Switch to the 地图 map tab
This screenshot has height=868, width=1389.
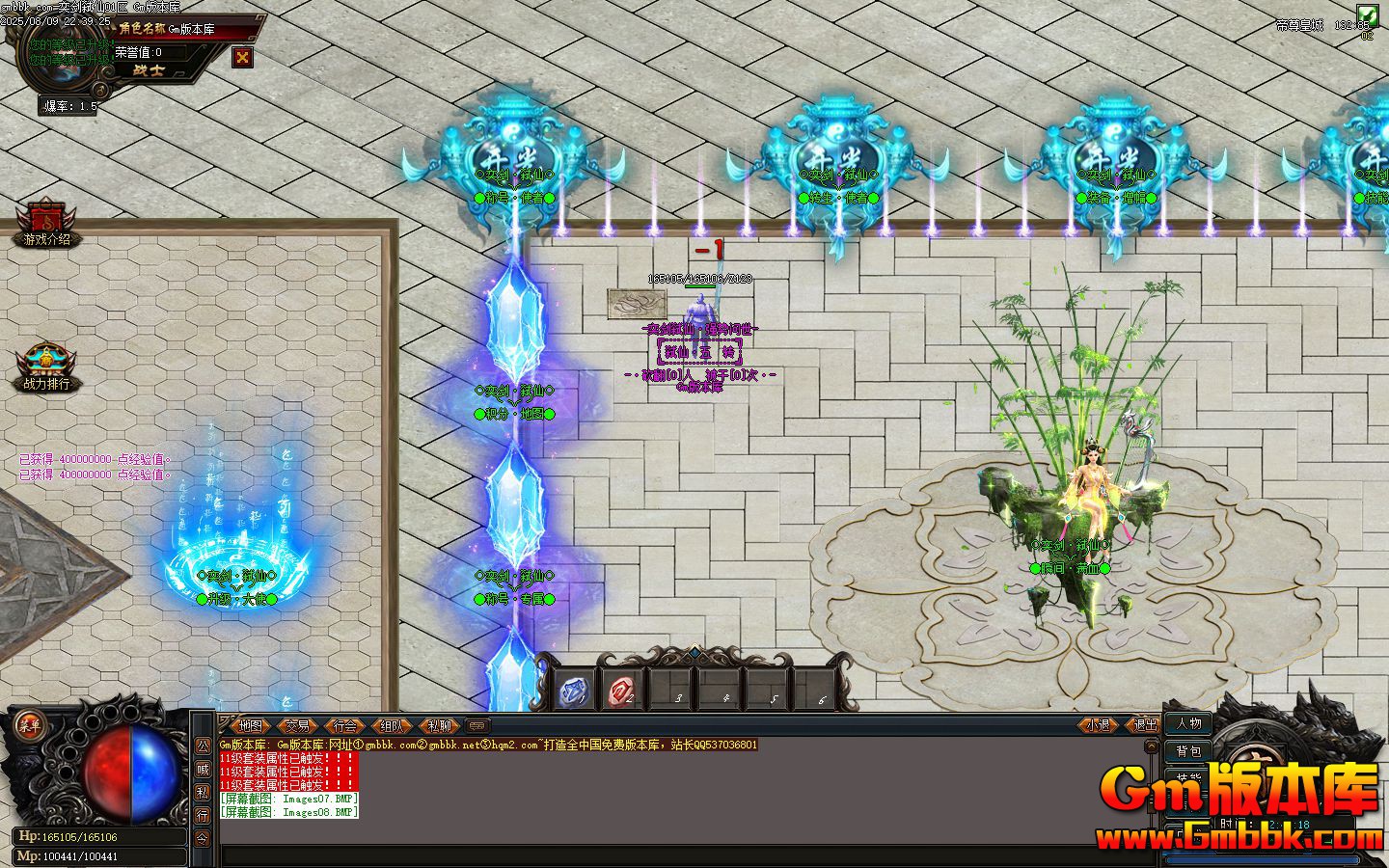(x=250, y=726)
